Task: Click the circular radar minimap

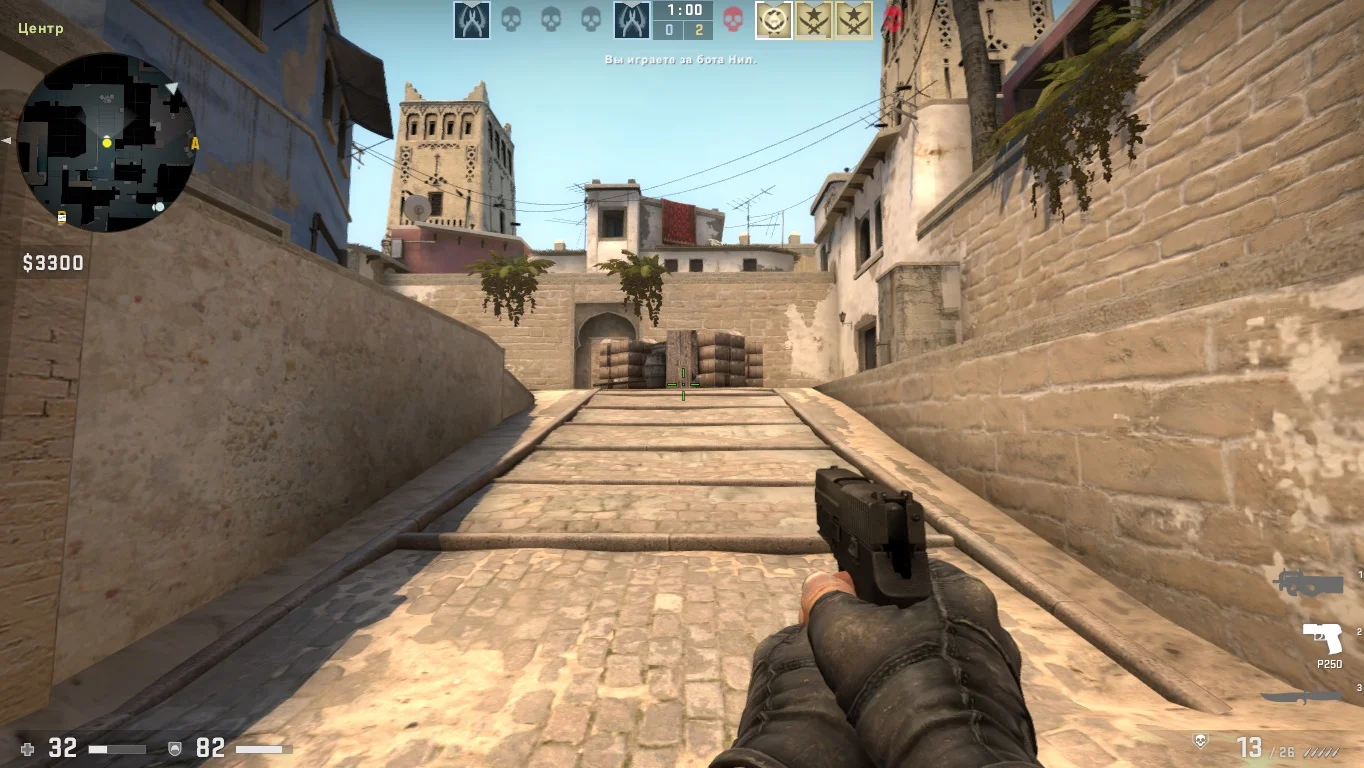Action: [x=106, y=143]
